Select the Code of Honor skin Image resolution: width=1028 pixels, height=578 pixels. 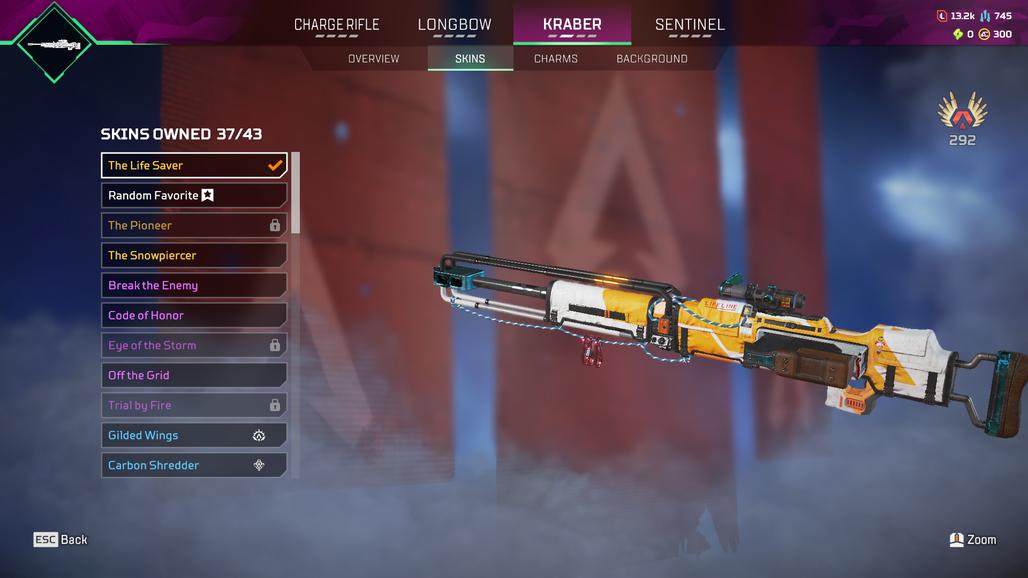194,315
